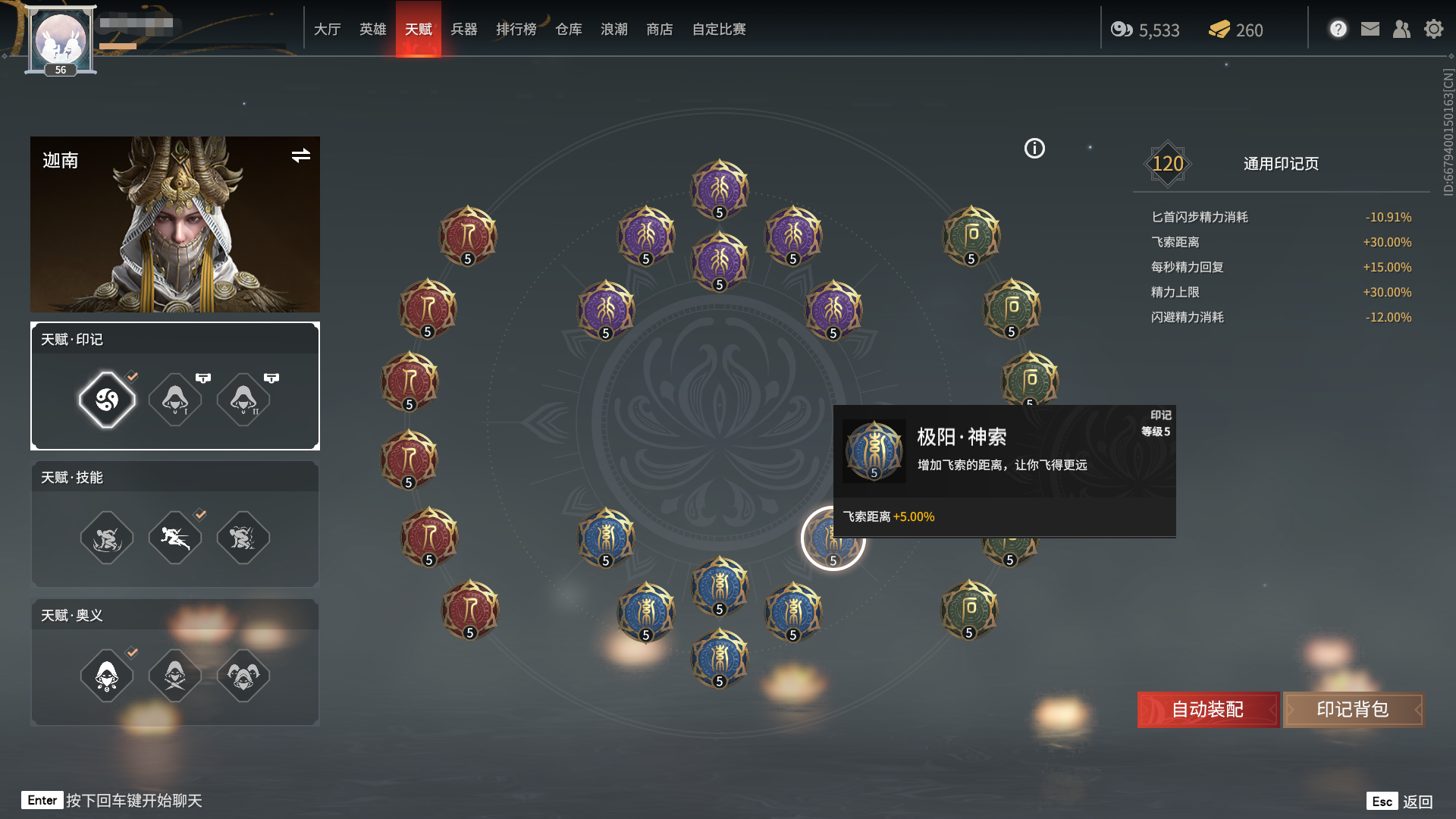This screenshot has width=1456, height=819.
Task: Click the help question mark icon
Action: tap(1338, 29)
